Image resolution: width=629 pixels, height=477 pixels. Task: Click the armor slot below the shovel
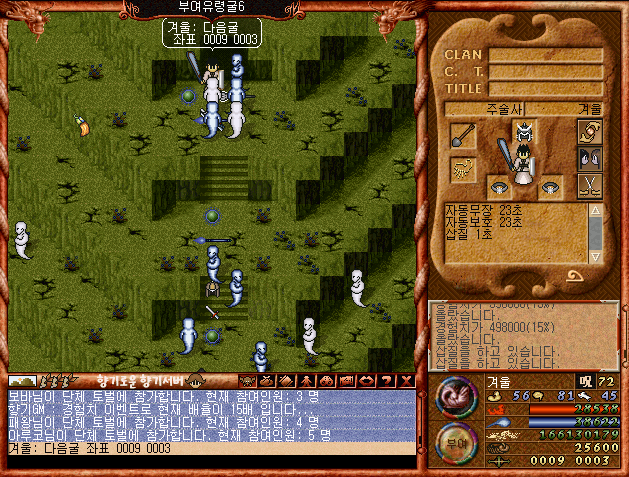pos(463,166)
